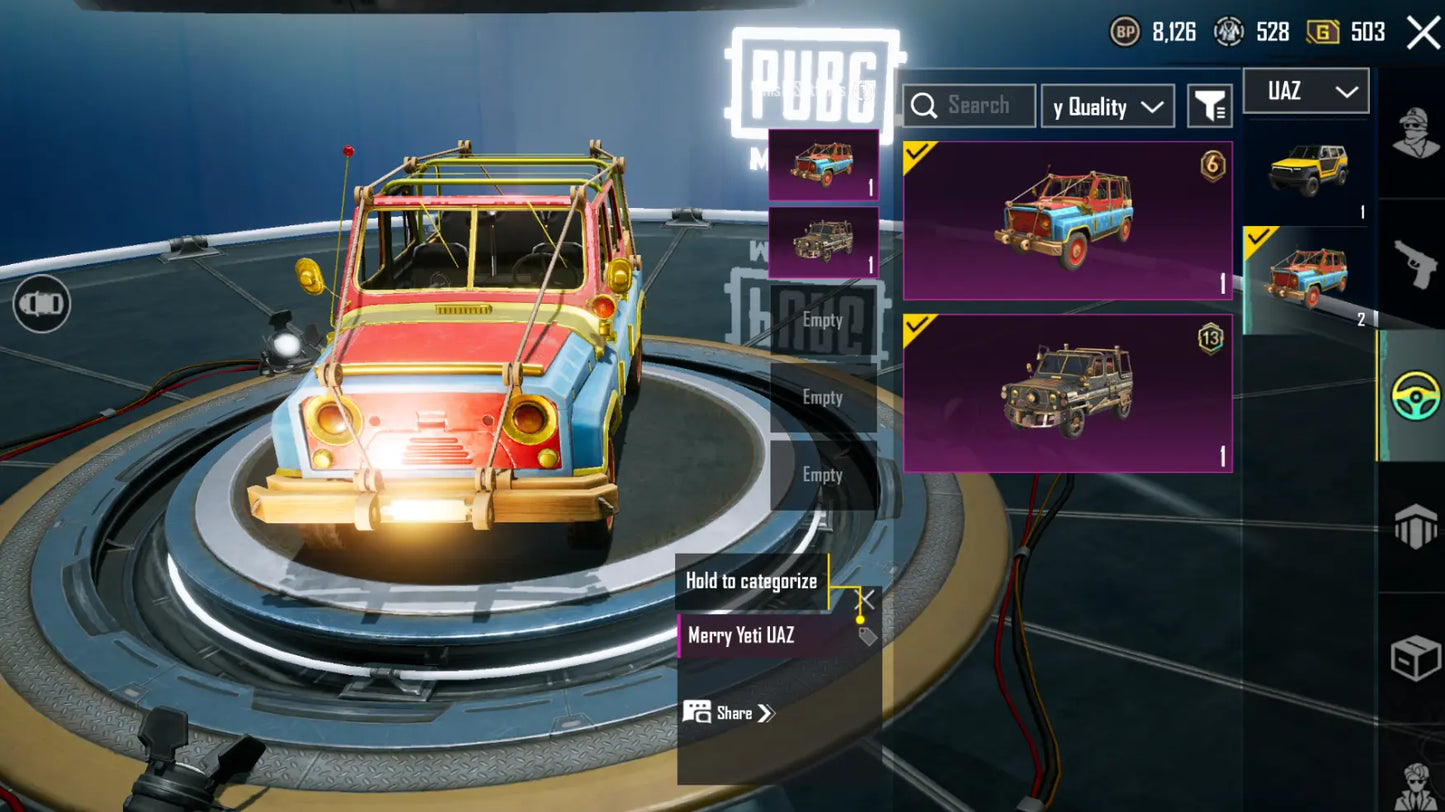Screen dimensions: 1445x812
Task: Click the item search field
Action: 969,105
